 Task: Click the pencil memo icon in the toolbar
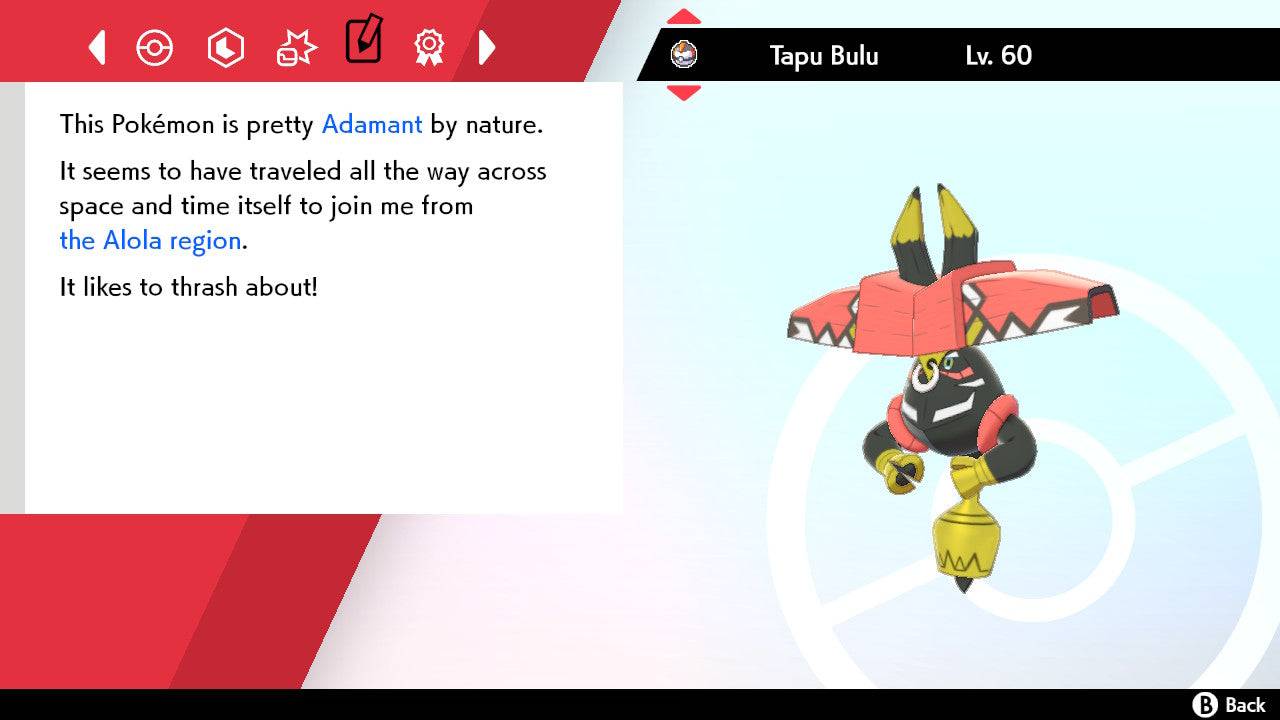pyautogui.click(x=363, y=42)
